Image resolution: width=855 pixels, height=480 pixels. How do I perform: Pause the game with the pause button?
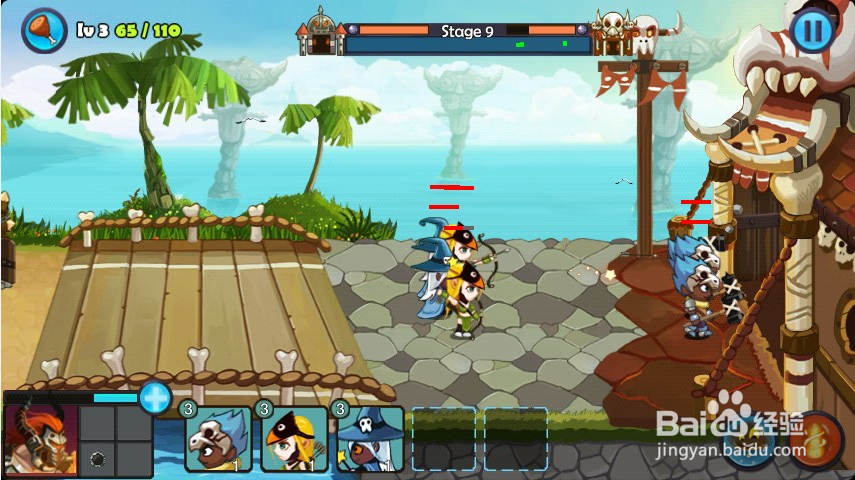(812, 30)
